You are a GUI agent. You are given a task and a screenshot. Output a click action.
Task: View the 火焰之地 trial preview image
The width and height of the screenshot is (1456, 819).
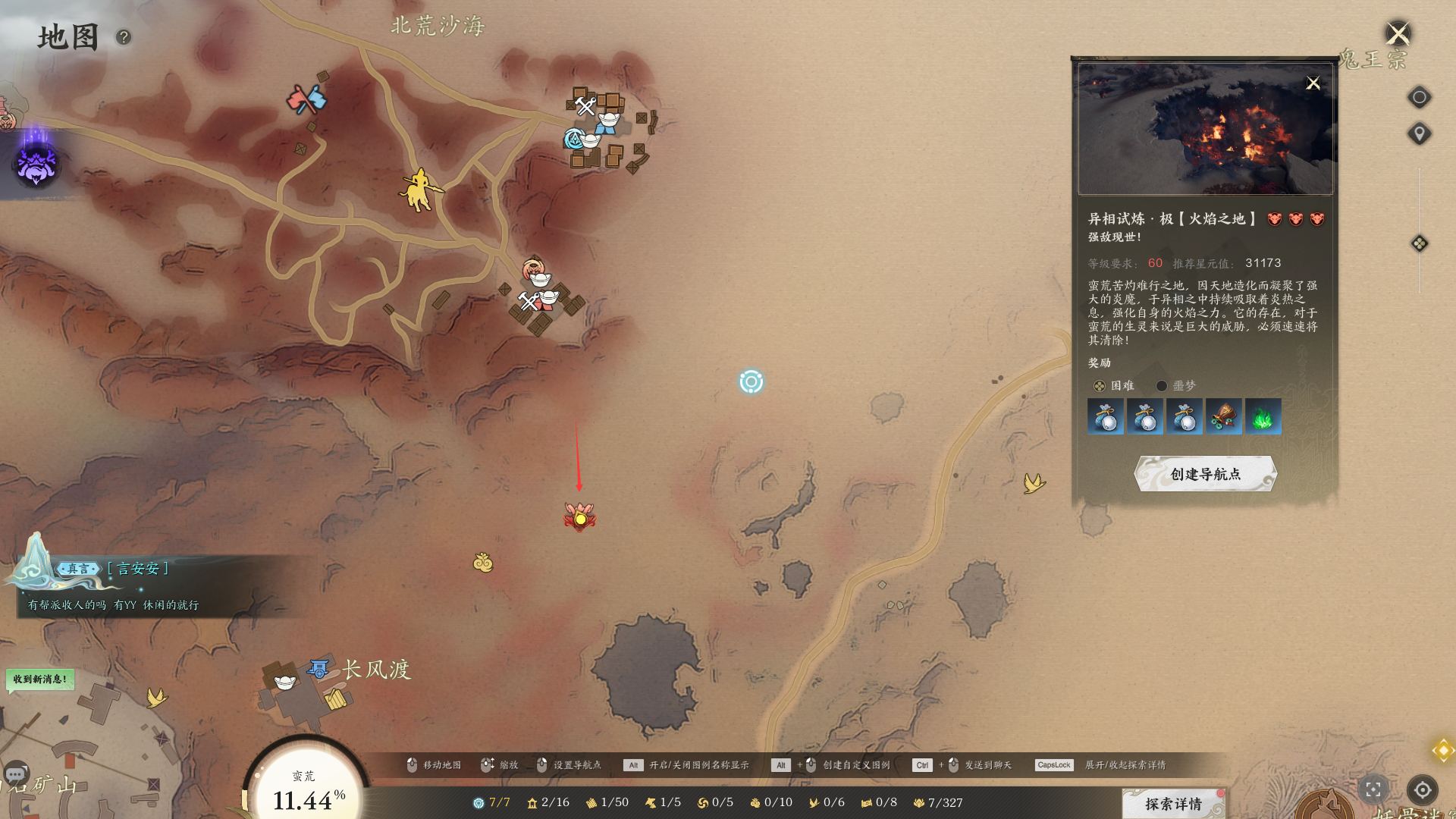click(1205, 129)
